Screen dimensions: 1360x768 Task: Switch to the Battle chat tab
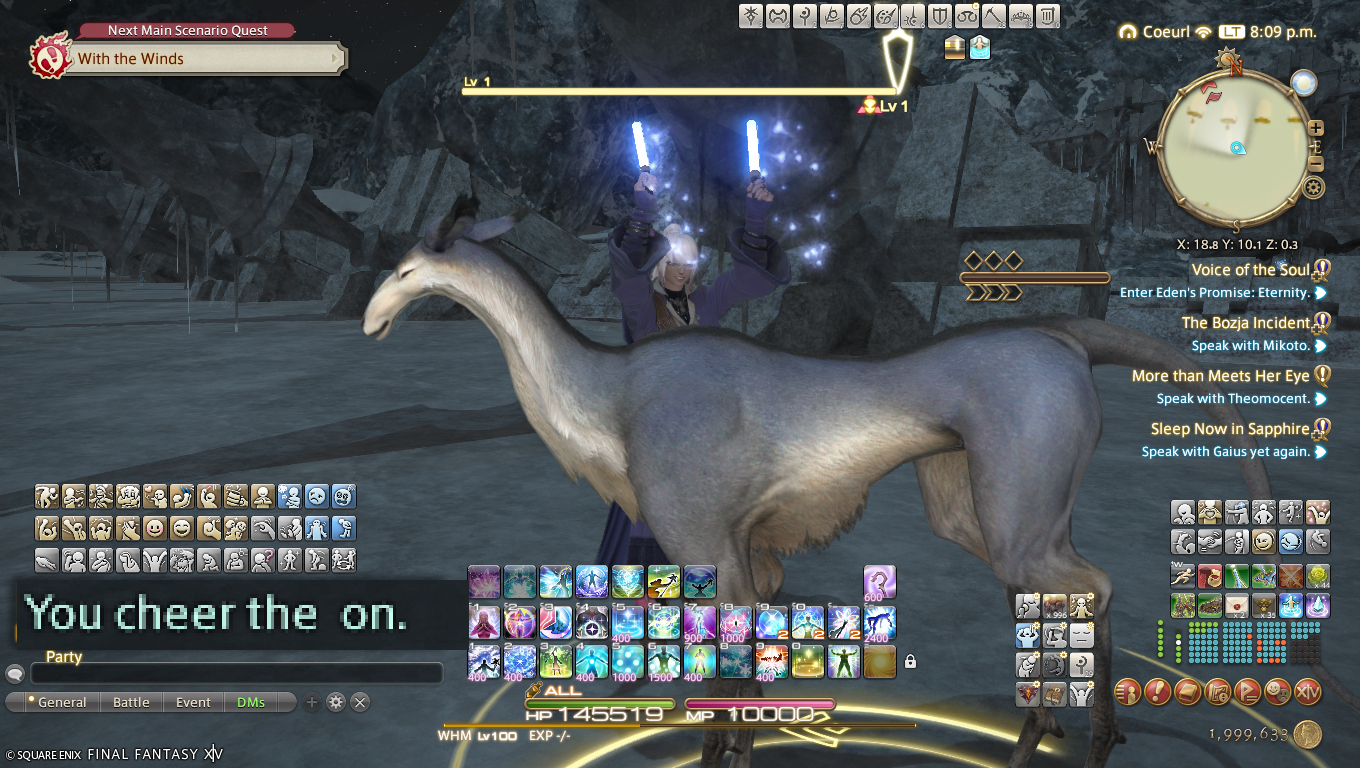[131, 702]
